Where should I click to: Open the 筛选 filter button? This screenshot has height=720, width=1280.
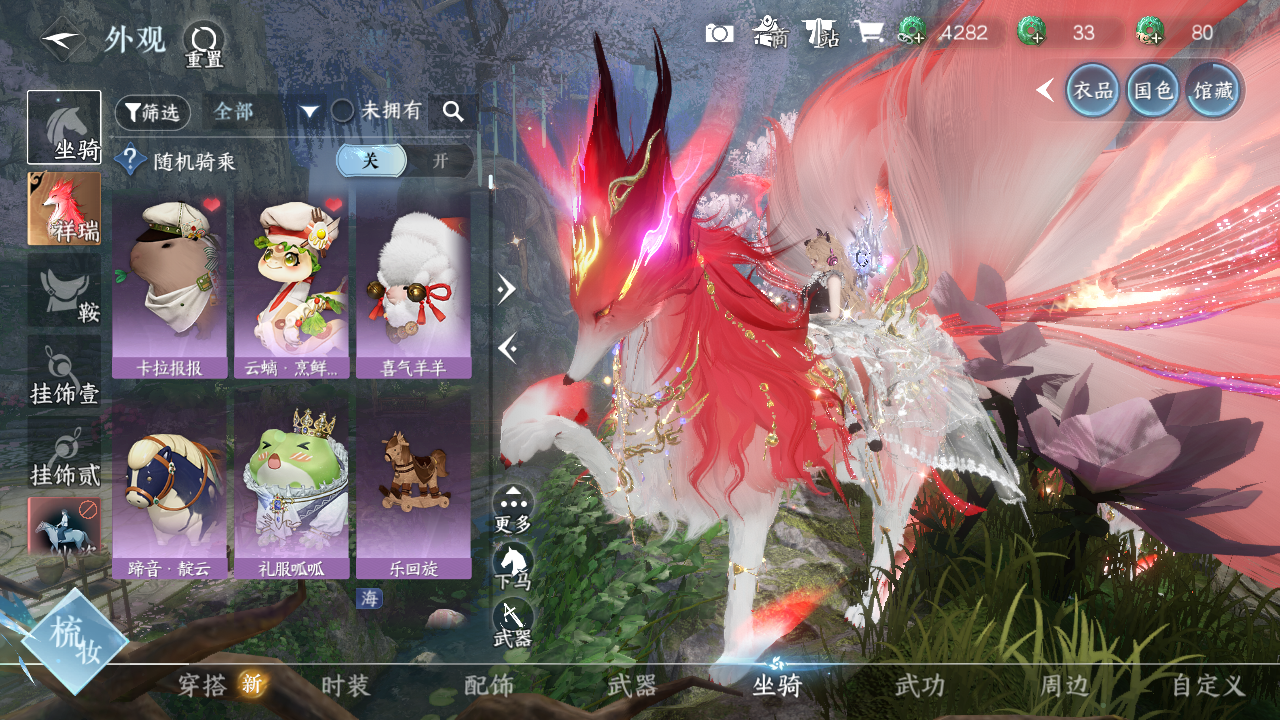[152, 112]
